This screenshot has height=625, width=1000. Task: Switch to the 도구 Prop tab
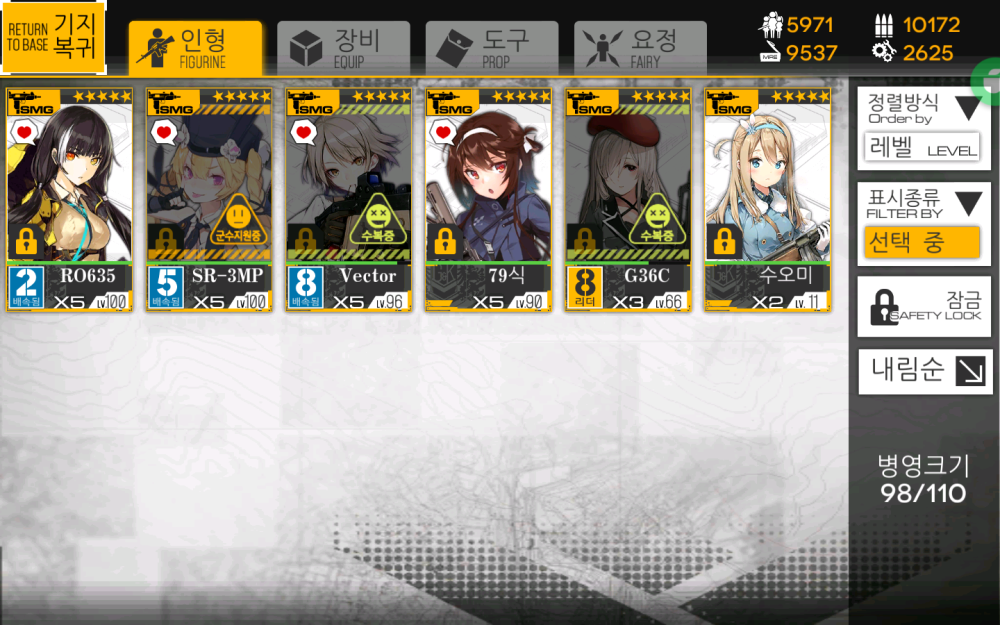(x=491, y=46)
